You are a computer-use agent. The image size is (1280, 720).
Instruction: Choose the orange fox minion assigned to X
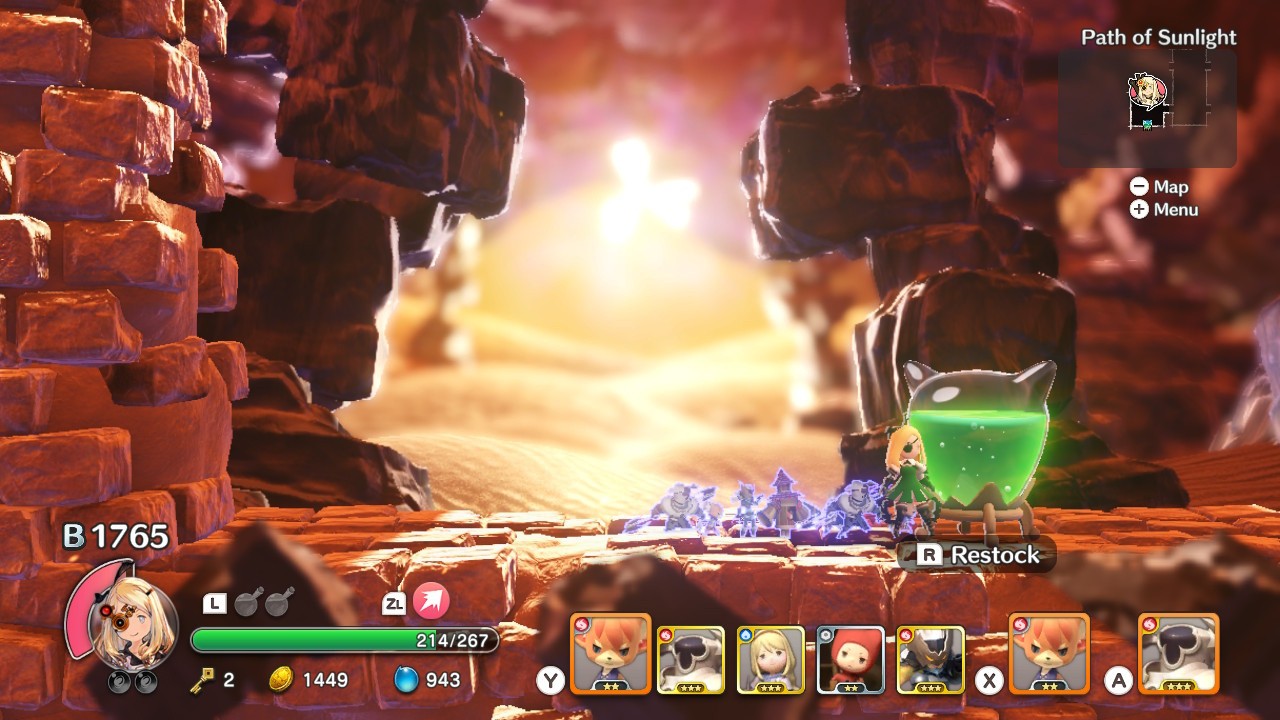[1049, 654]
